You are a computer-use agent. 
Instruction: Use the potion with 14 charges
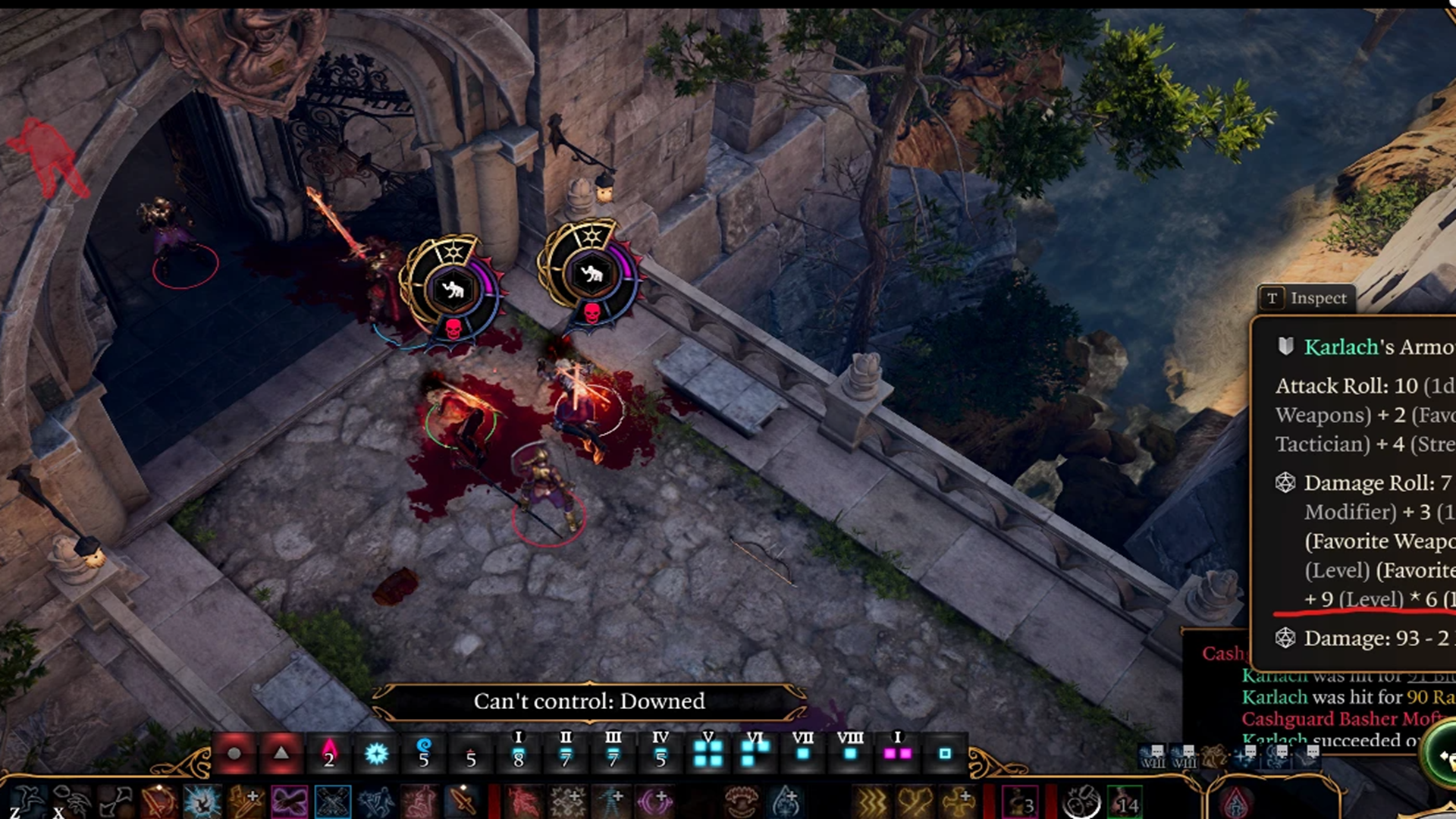[x=1124, y=802]
